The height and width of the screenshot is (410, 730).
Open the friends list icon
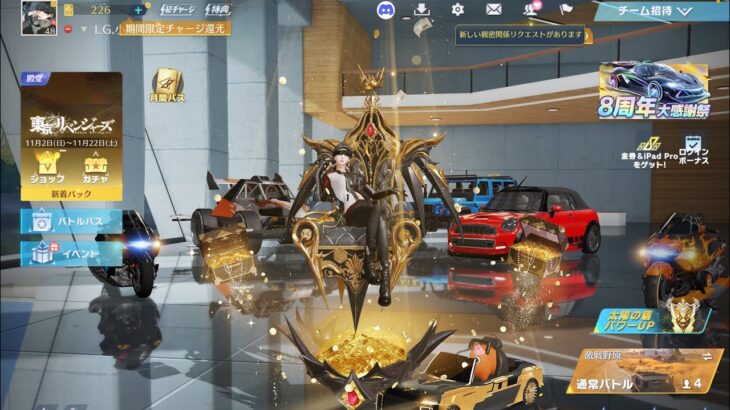pos(530,10)
